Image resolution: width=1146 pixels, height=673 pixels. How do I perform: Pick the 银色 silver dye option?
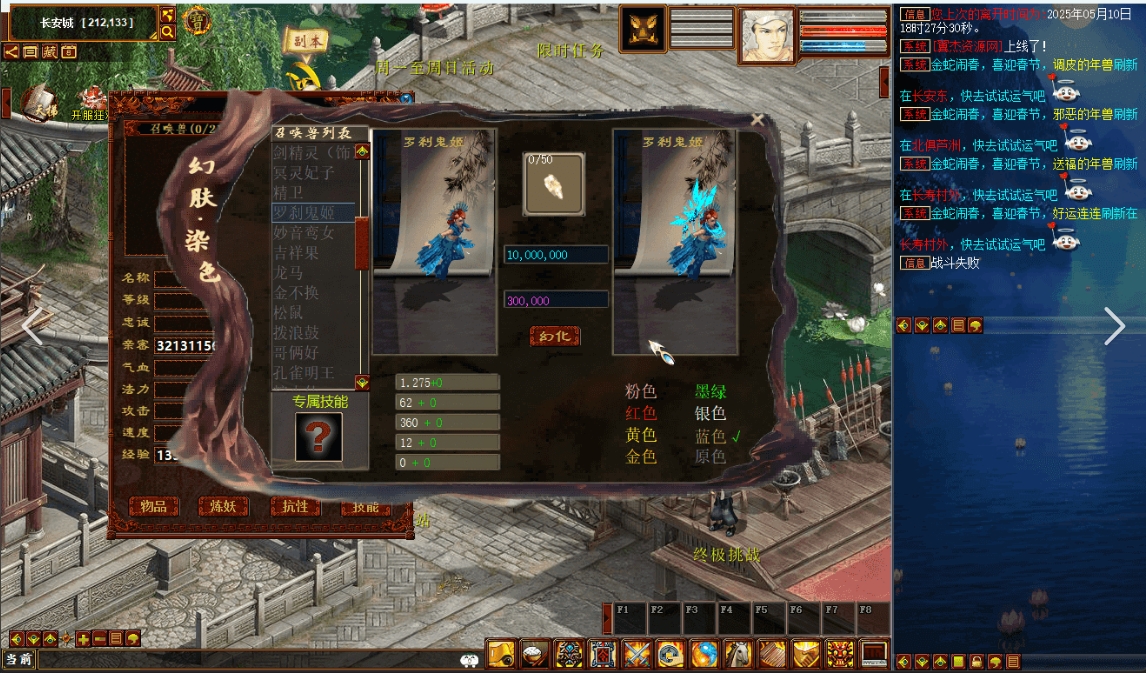pyautogui.click(x=711, y=413)
